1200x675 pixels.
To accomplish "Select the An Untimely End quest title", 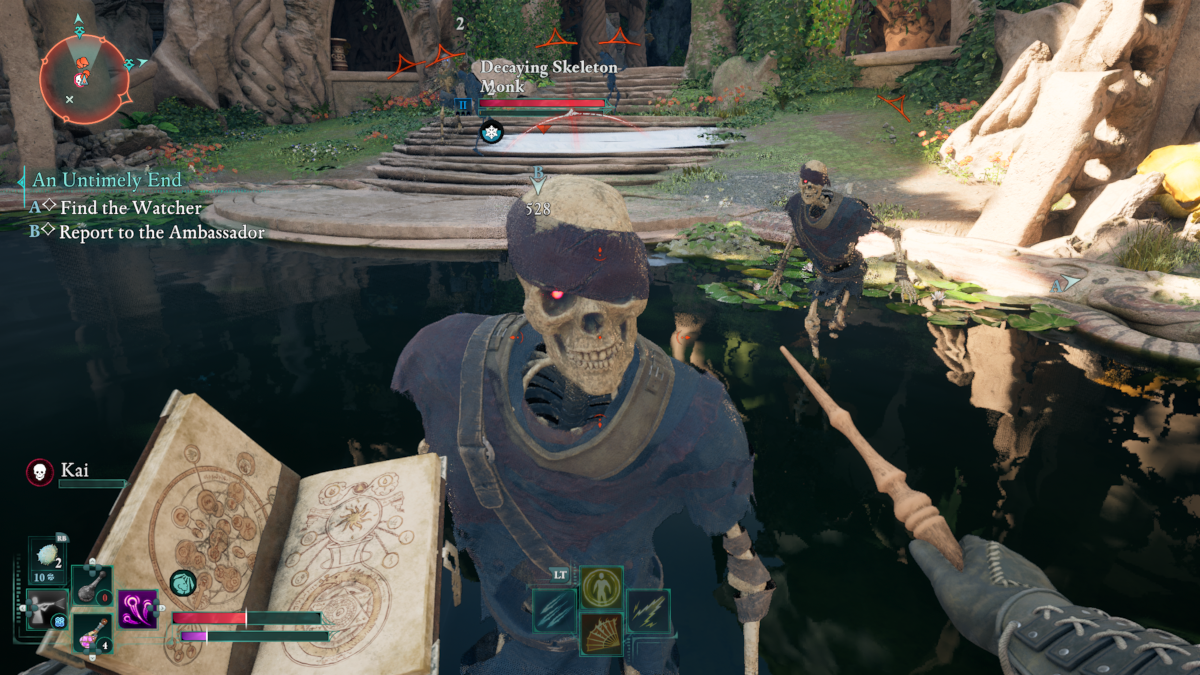I will coord(107,180).
